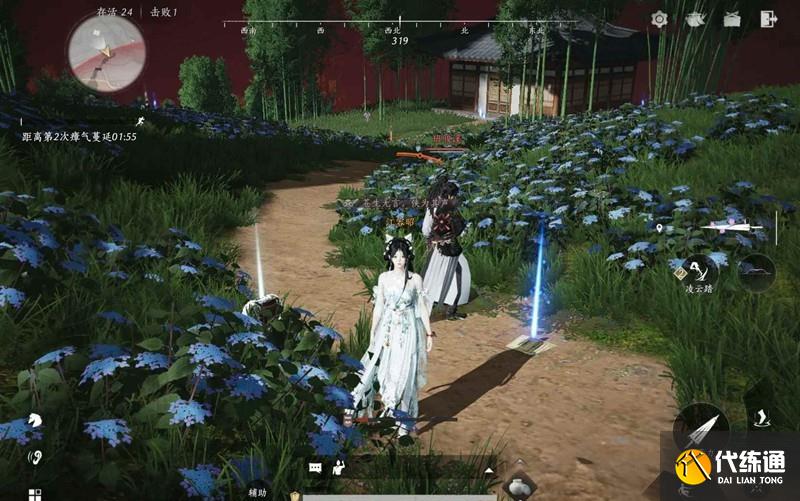Toggle the ear listening icon

click(x=35, y=458)
